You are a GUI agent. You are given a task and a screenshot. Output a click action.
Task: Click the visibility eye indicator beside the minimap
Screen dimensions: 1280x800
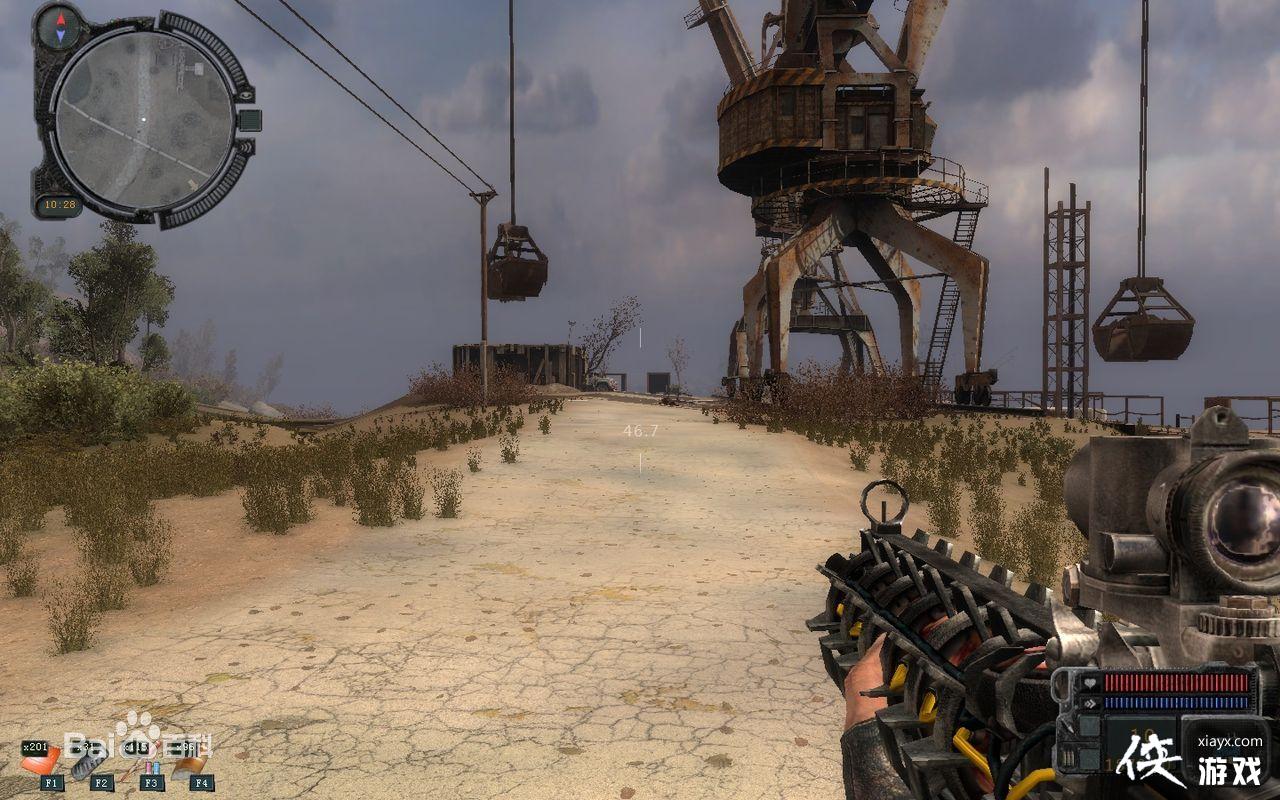(x=246, y=94)
